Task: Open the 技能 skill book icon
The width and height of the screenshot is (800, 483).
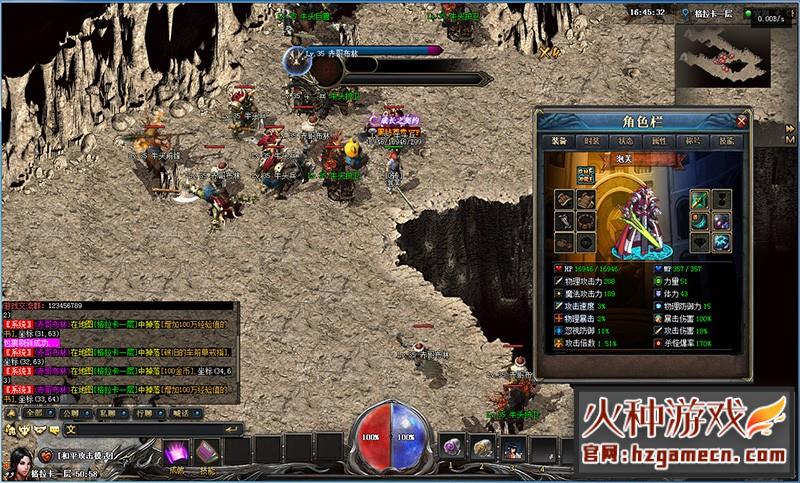Action: (x=207, y=451)
